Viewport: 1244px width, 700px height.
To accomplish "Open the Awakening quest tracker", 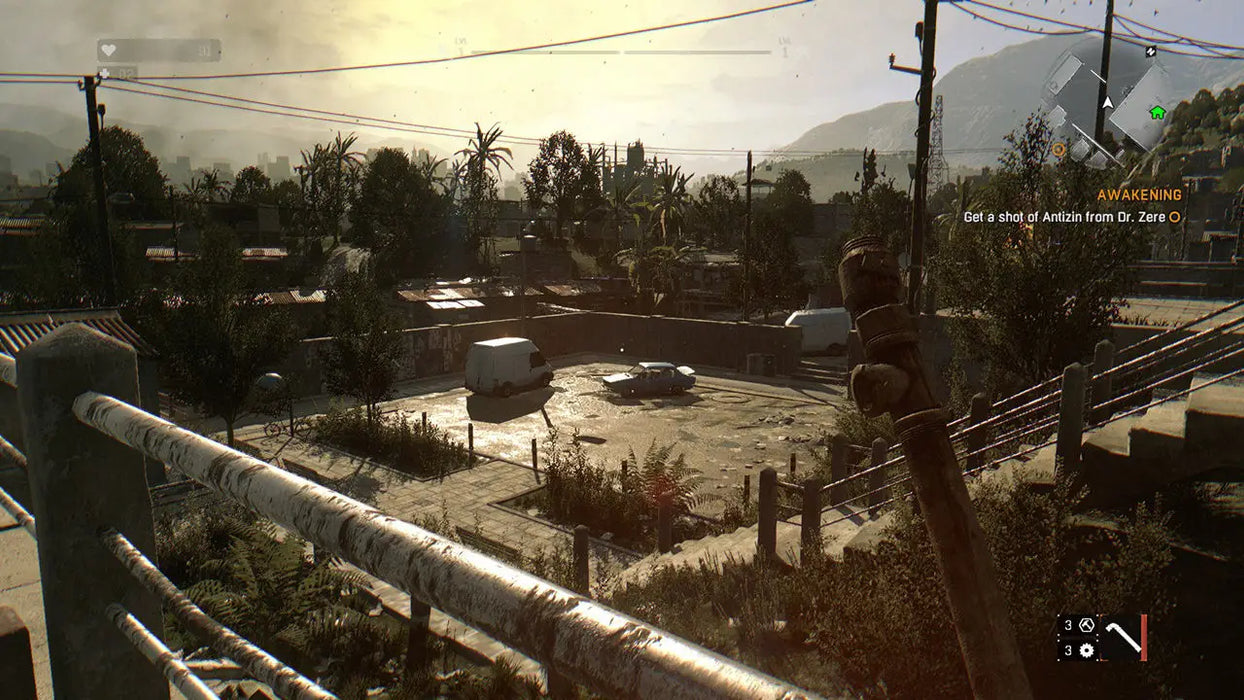I will (1139, 195).
